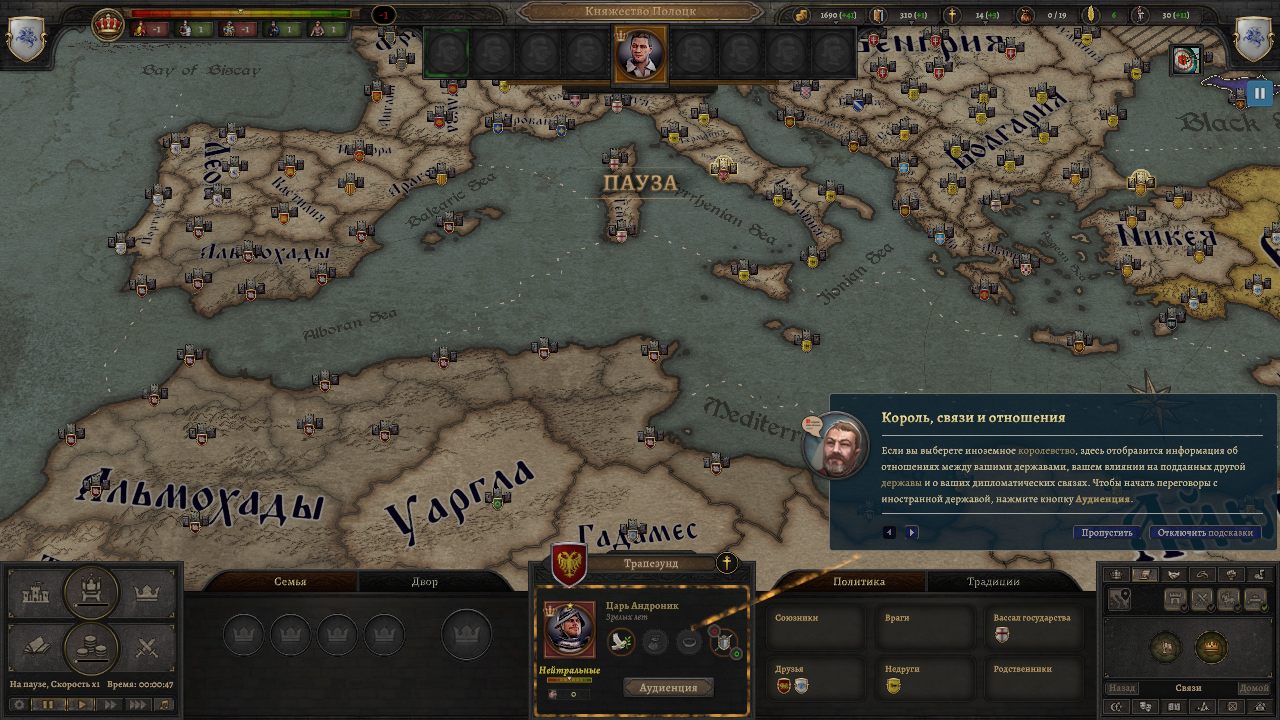1280x720 pixels.
Task: Click the Аудиенция (Audience) button
Action: (668, 687)
